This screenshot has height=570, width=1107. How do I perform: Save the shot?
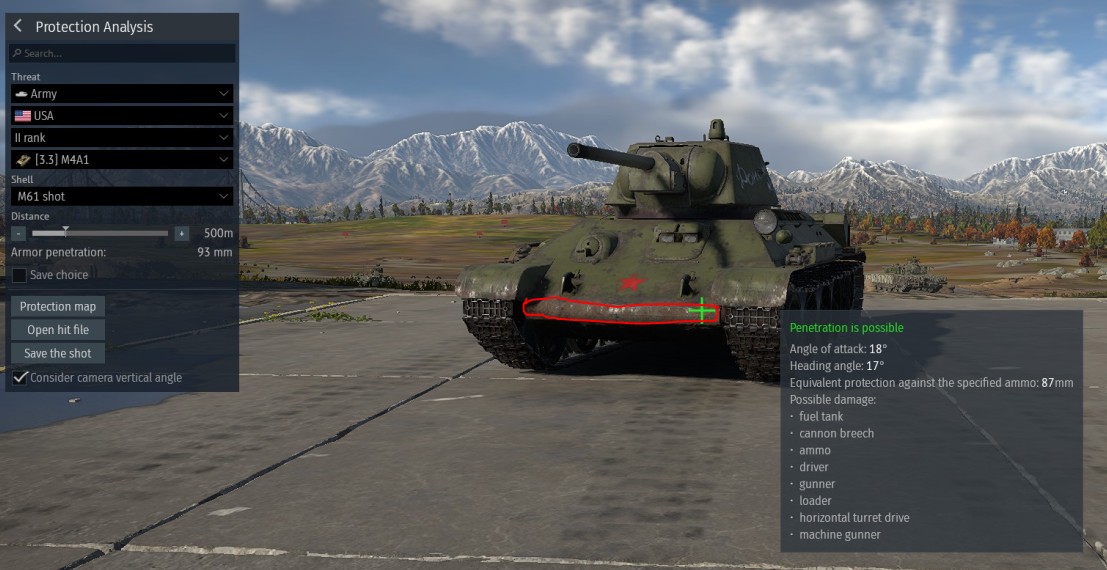(x=58, y=353)
